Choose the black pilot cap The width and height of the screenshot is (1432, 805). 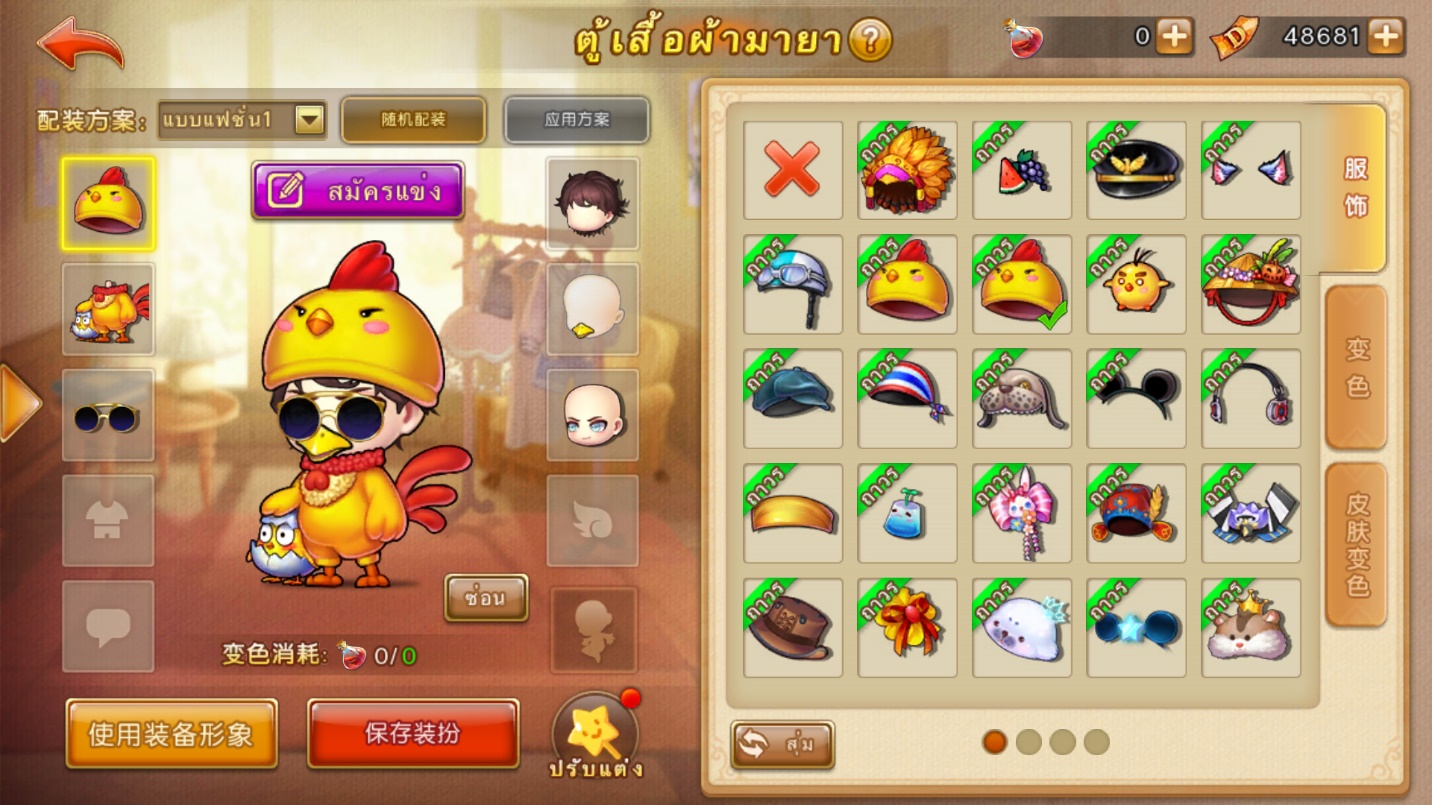tap(1136, 170)
